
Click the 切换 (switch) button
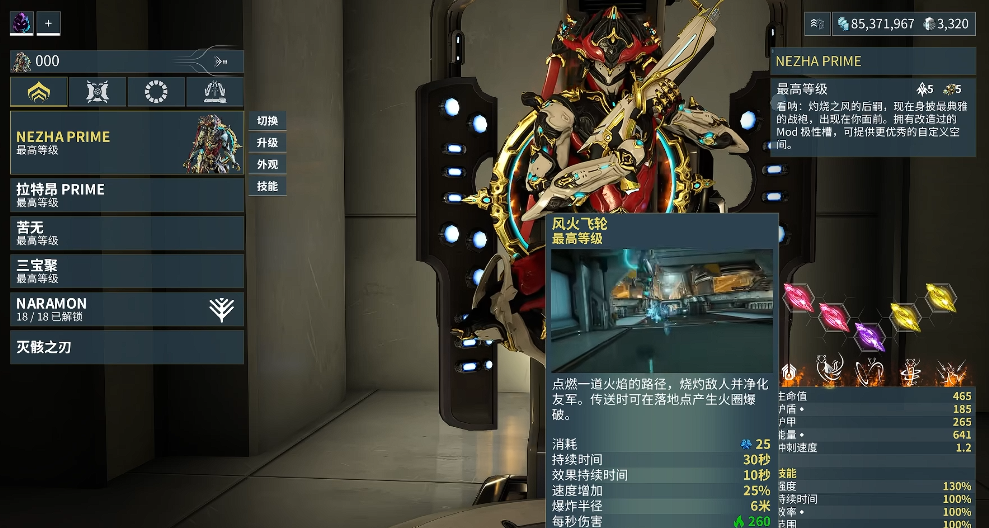267,121
